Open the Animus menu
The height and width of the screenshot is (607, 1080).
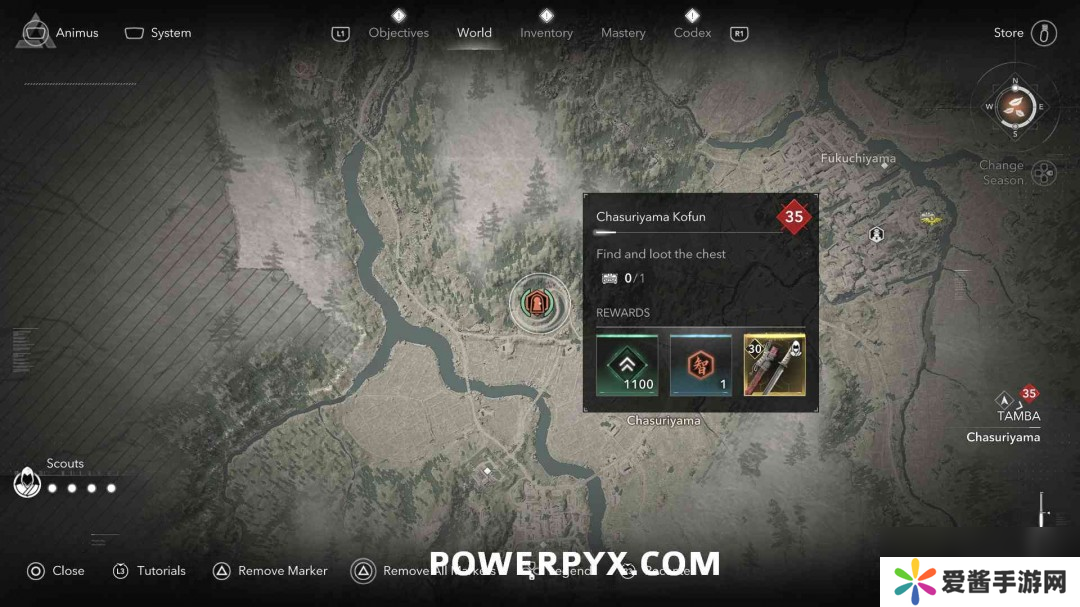[x=60, y=32]
